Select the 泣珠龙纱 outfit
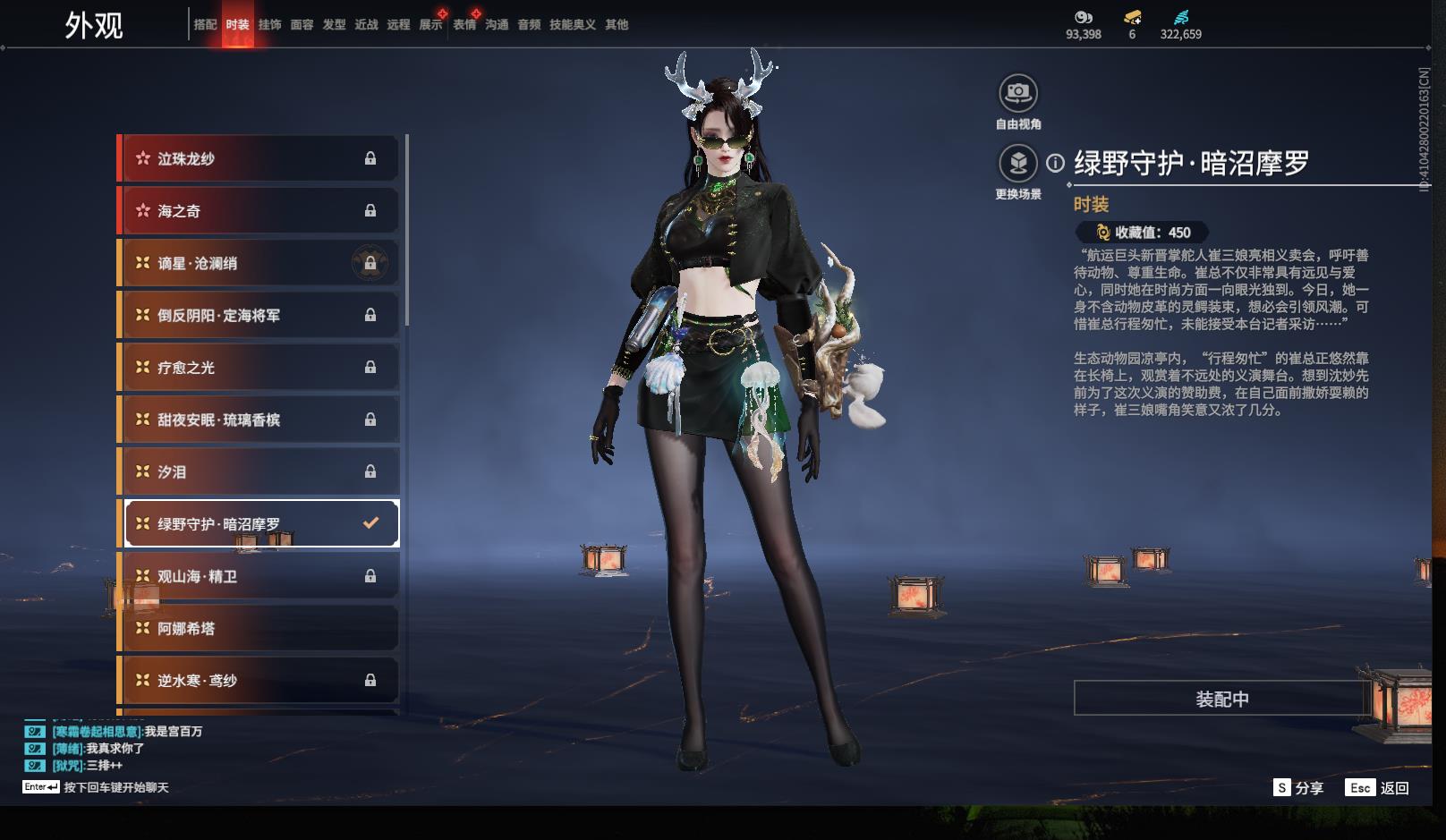 pyautogui.click(x=259, y=158)
